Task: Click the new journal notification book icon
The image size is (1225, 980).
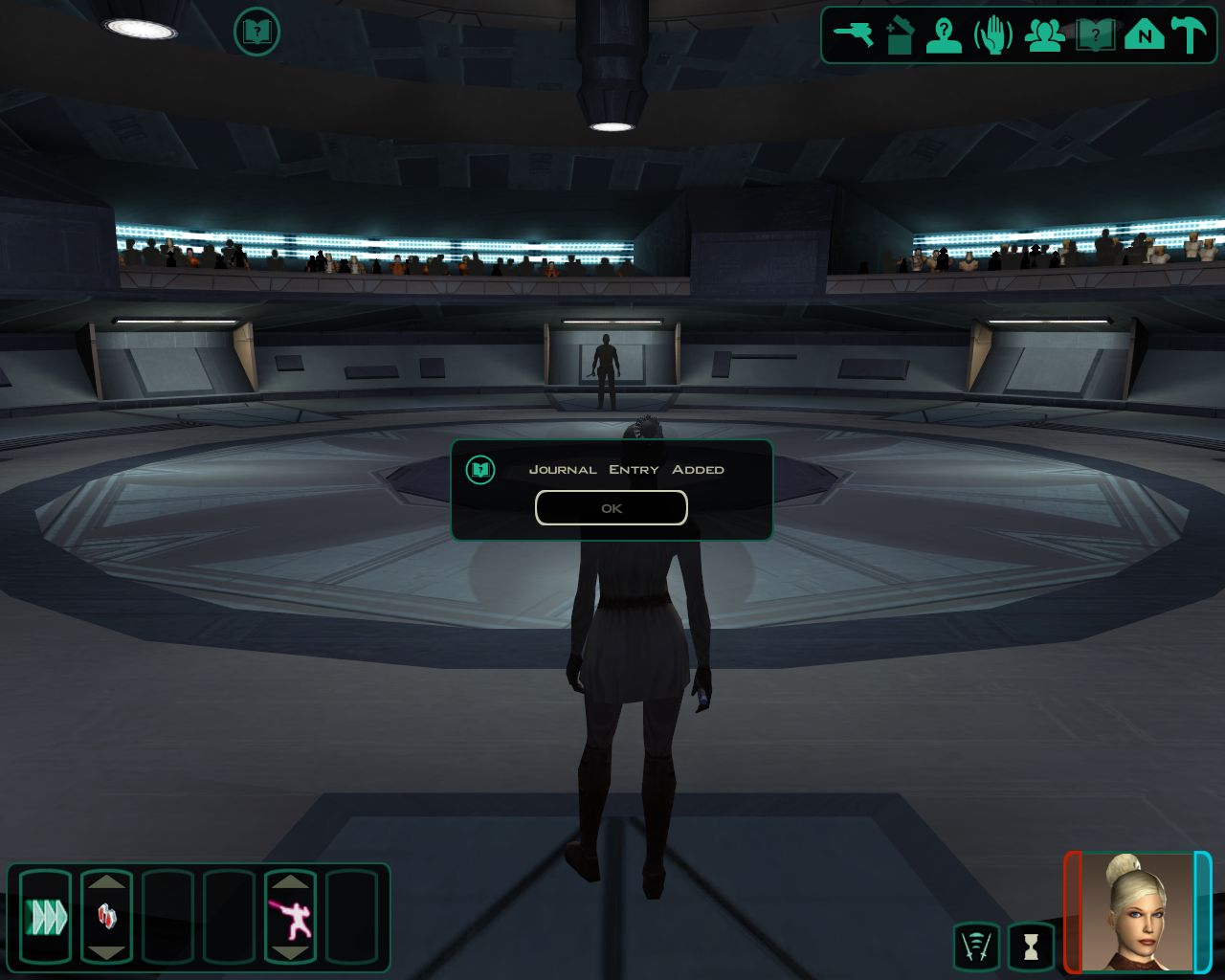Action: (256, 33)
